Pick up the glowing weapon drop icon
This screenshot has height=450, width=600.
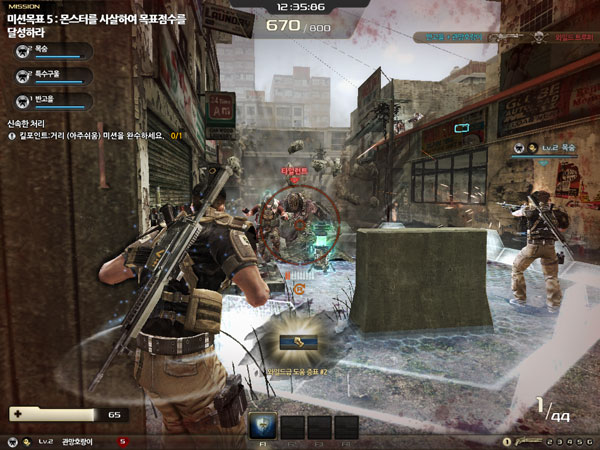(x=294, y=343)
